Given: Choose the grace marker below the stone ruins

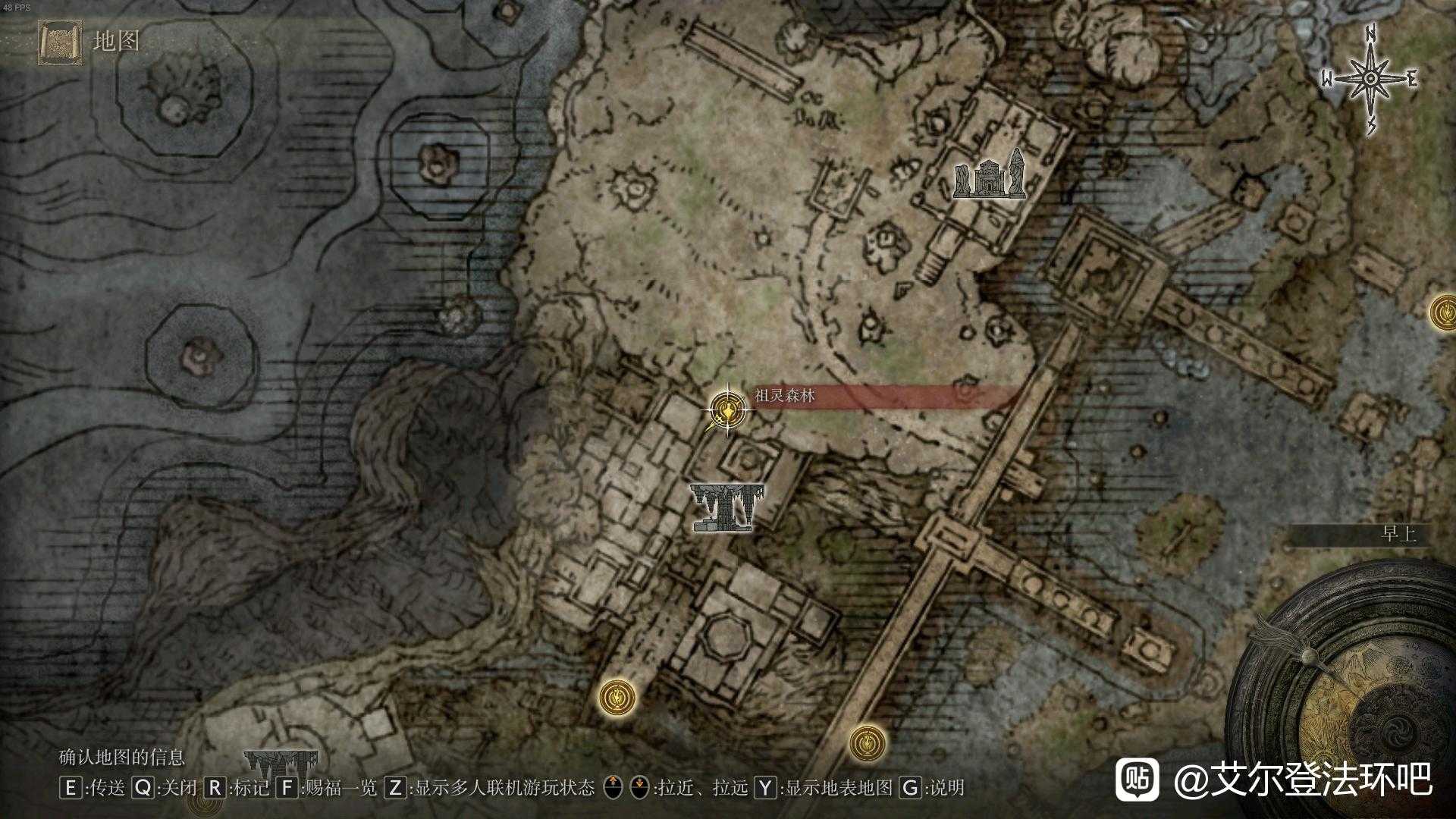Looking at the screenshot, I should click(617, 696).
